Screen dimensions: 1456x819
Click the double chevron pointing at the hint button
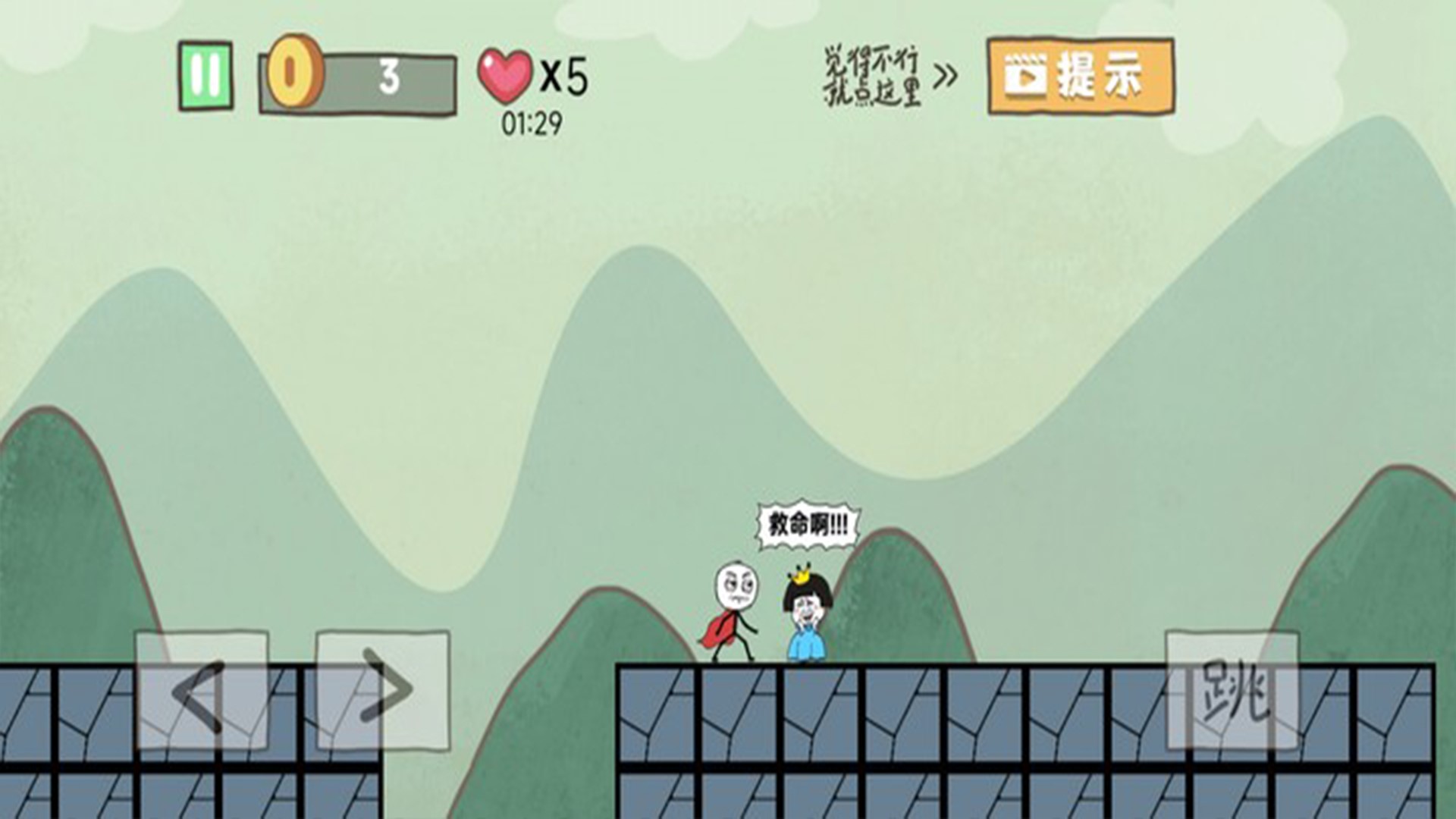tap(947, 74)
